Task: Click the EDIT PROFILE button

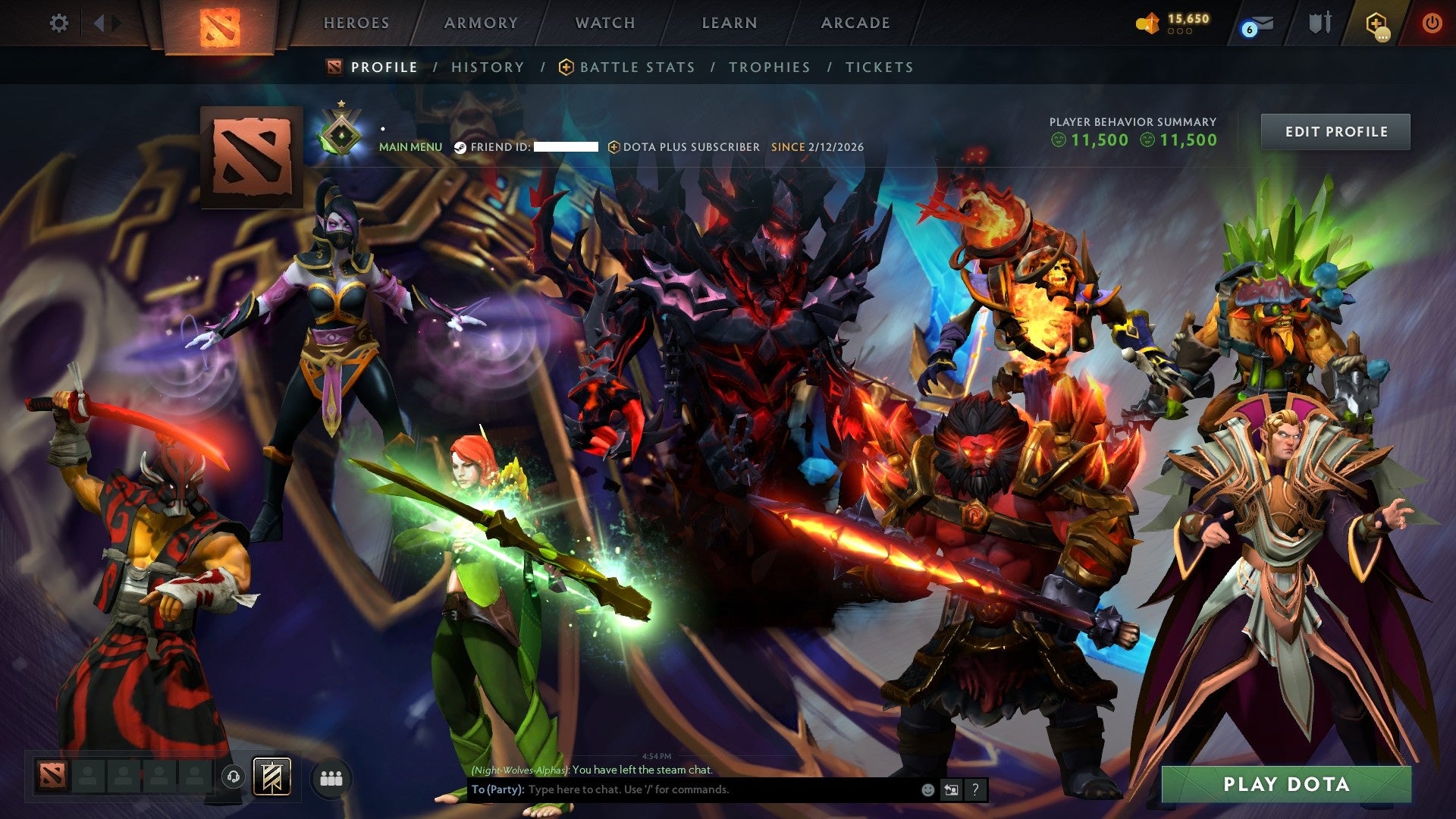Action: coord(1335,131)
